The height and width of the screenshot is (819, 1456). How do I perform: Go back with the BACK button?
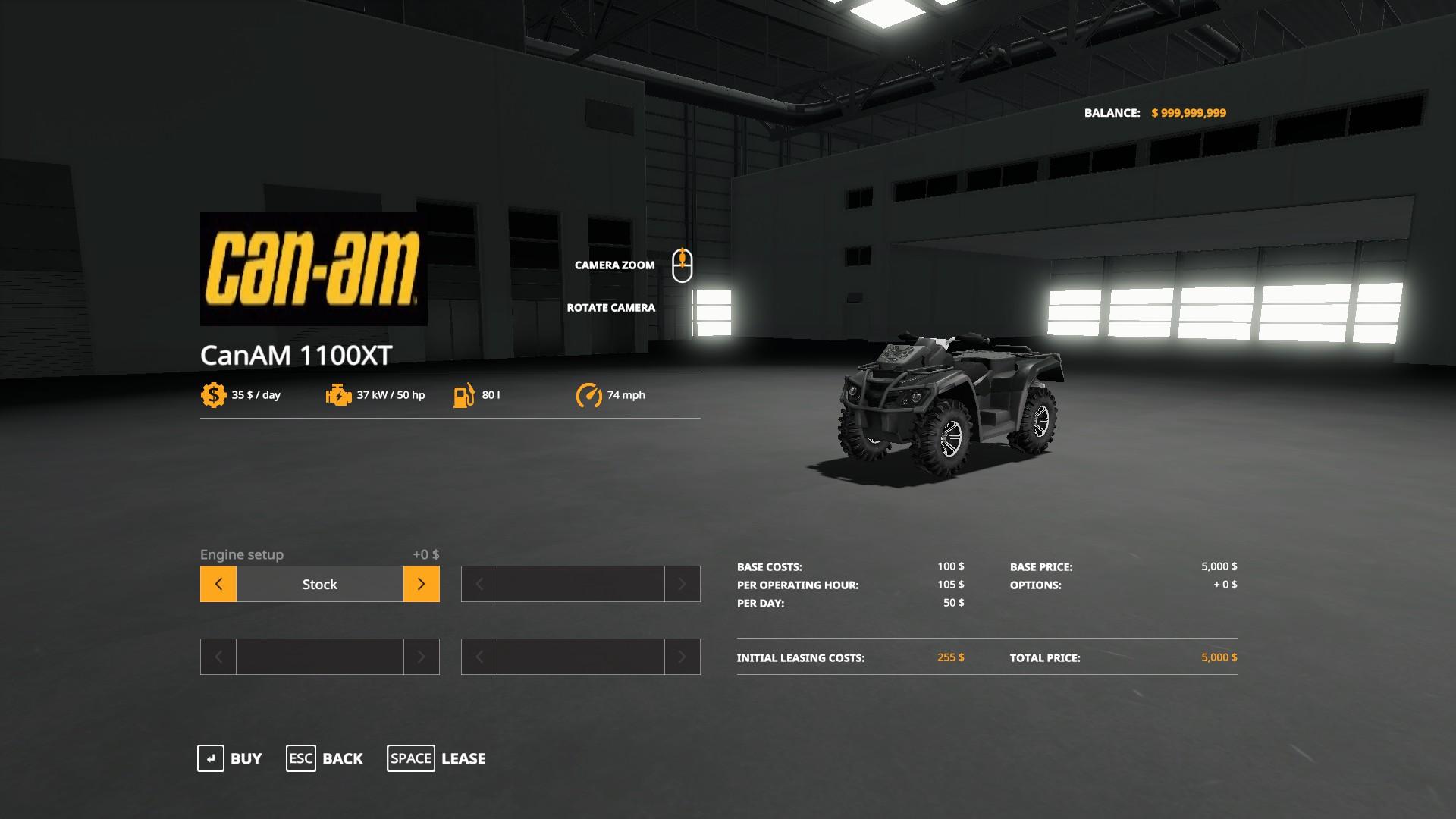[x=325, y=758]
